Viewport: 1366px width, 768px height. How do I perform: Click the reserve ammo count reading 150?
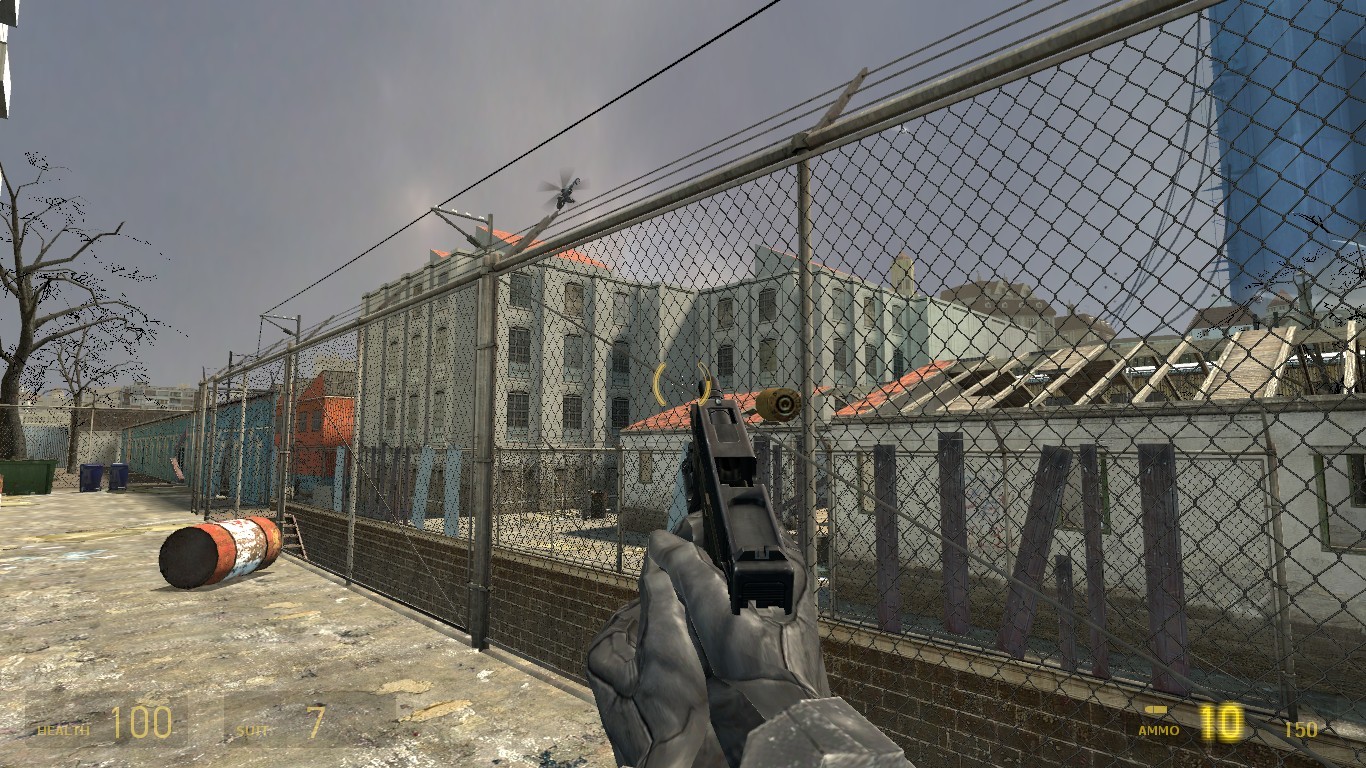(x=1300, y=728)
